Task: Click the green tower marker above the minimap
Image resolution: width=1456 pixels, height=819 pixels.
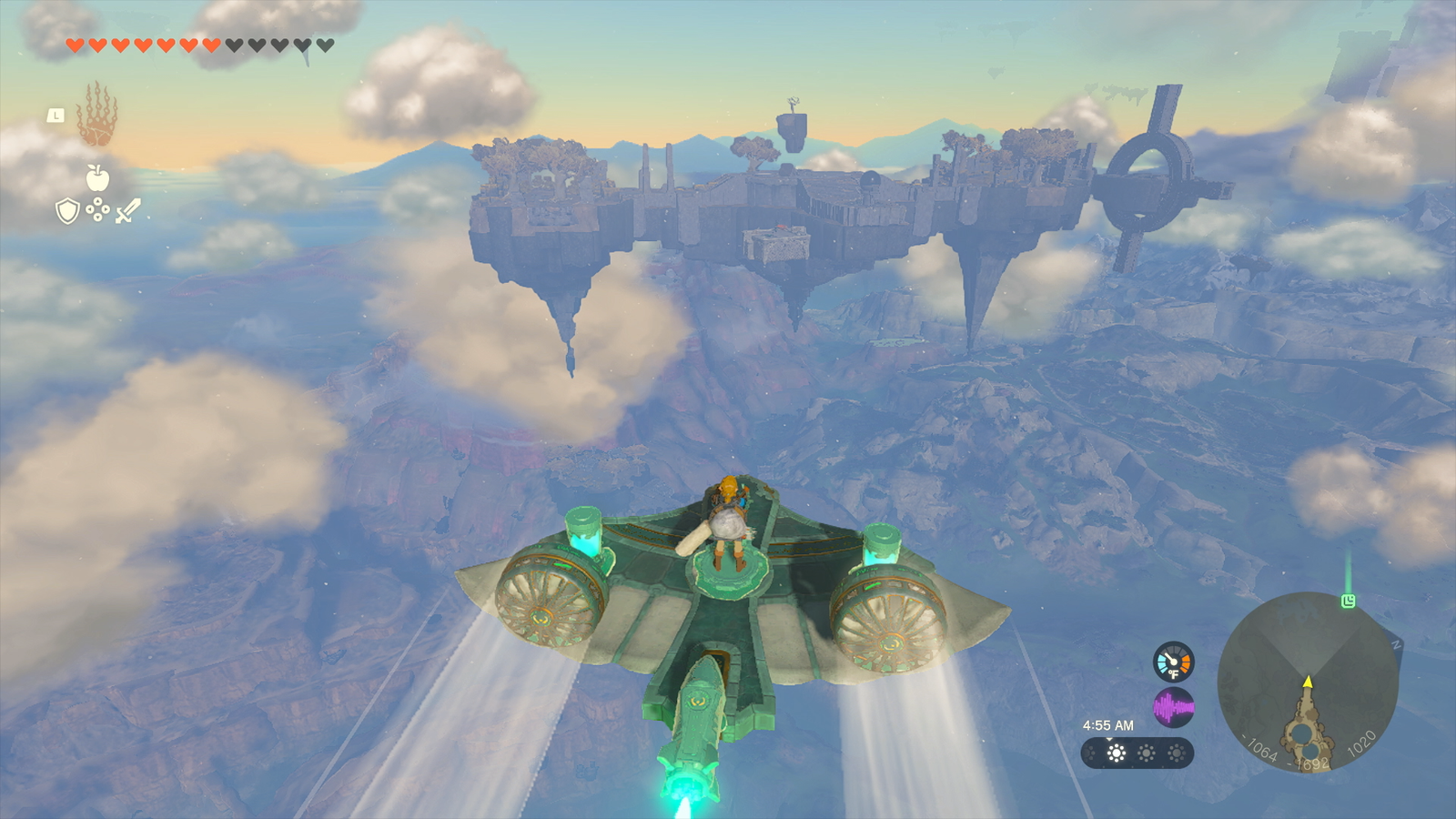Action: (1350, 601)
